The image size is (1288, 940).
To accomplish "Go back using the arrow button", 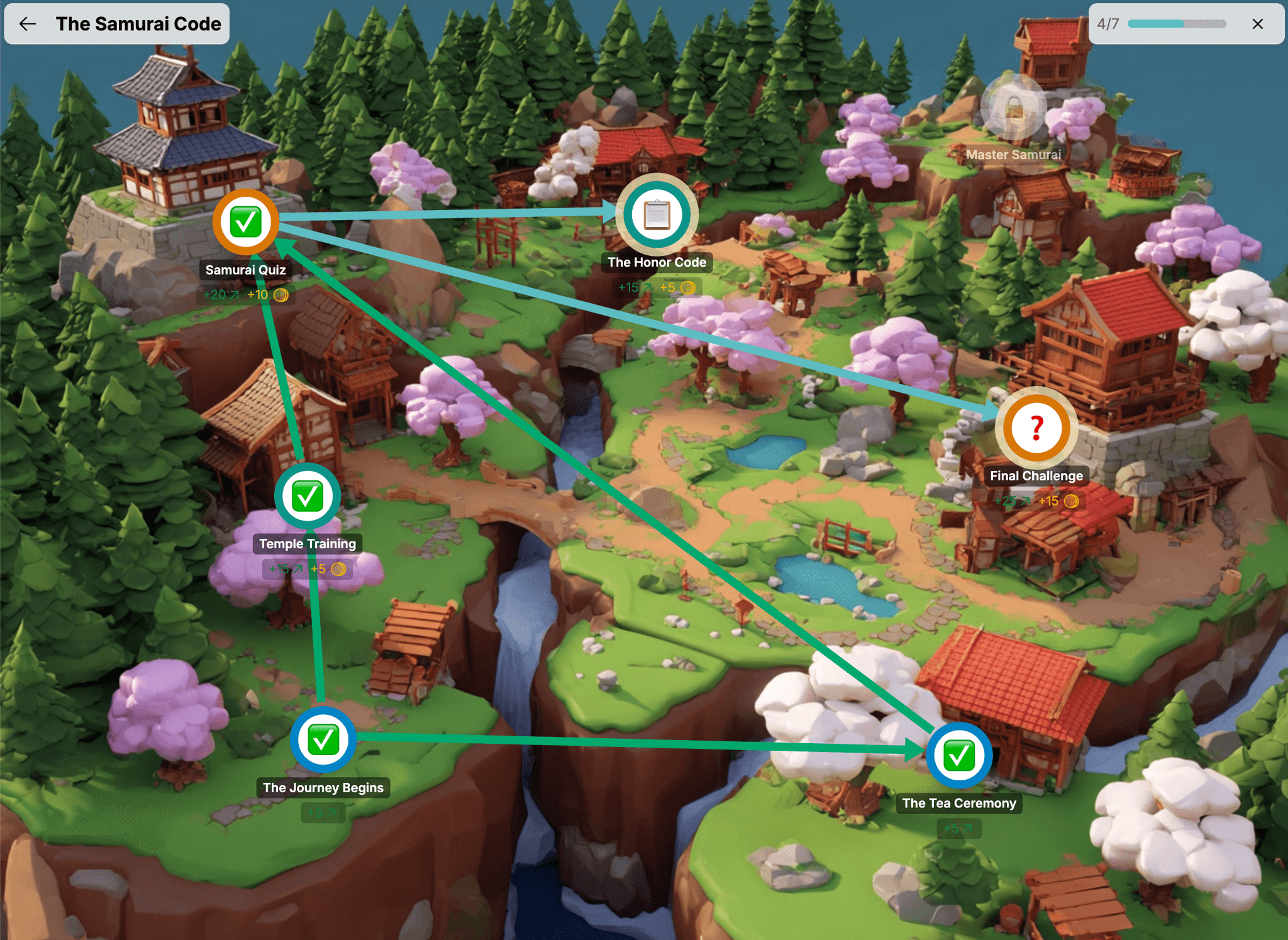I will pyautogui.click(x=28, y=24).
